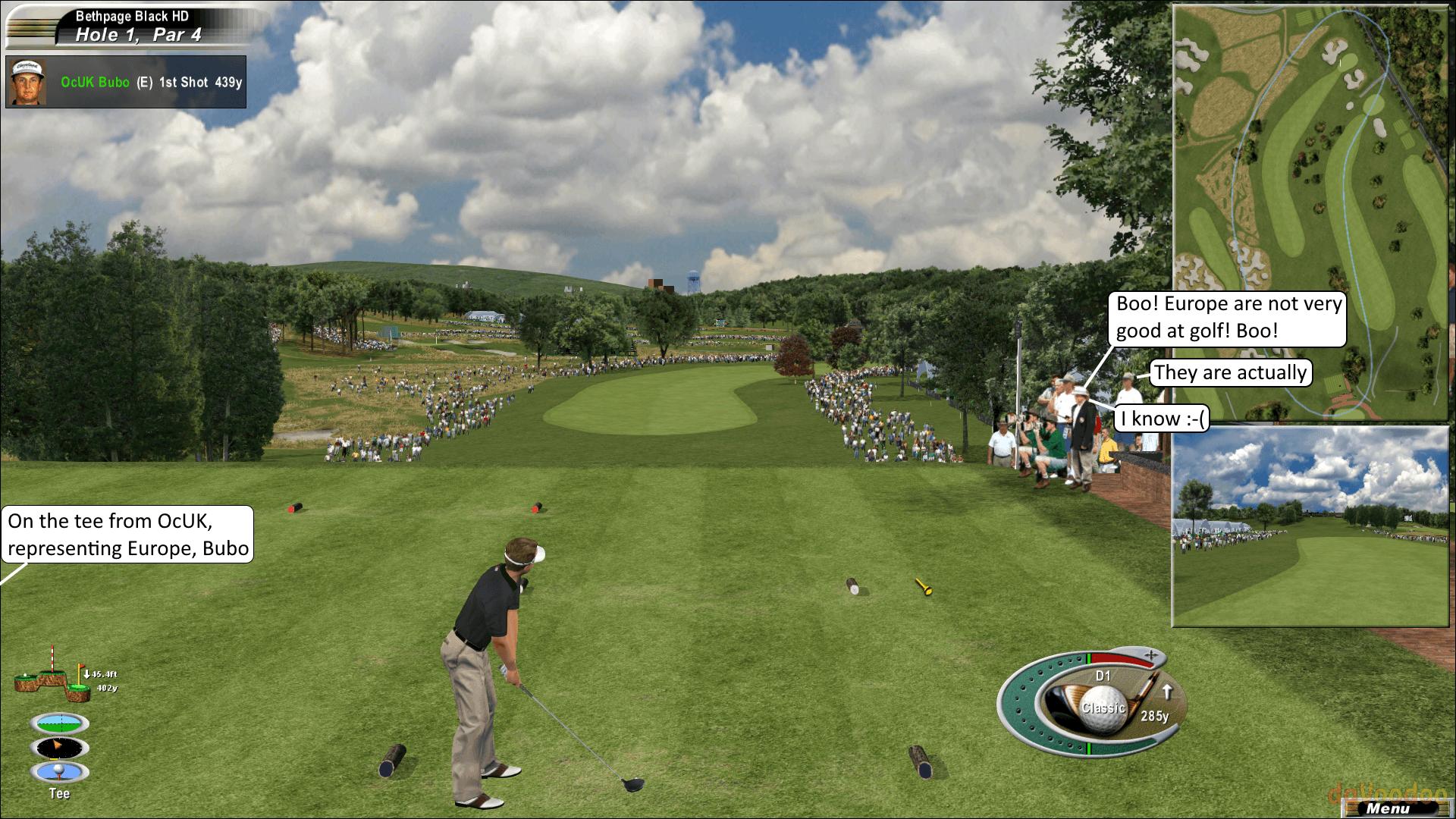Select the green fairway preview window

click(1310, 526)
